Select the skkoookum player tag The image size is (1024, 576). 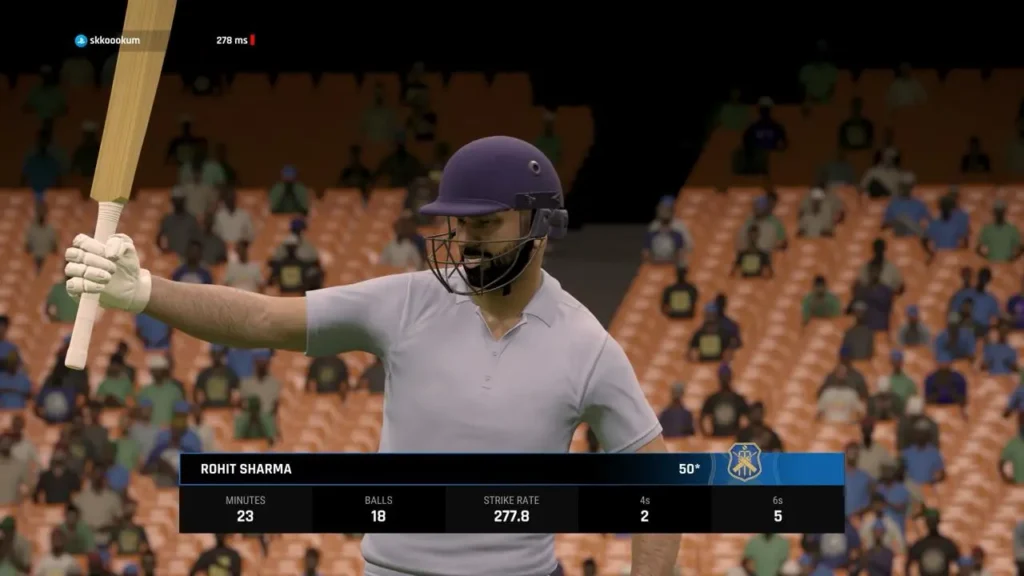[108, 40]
